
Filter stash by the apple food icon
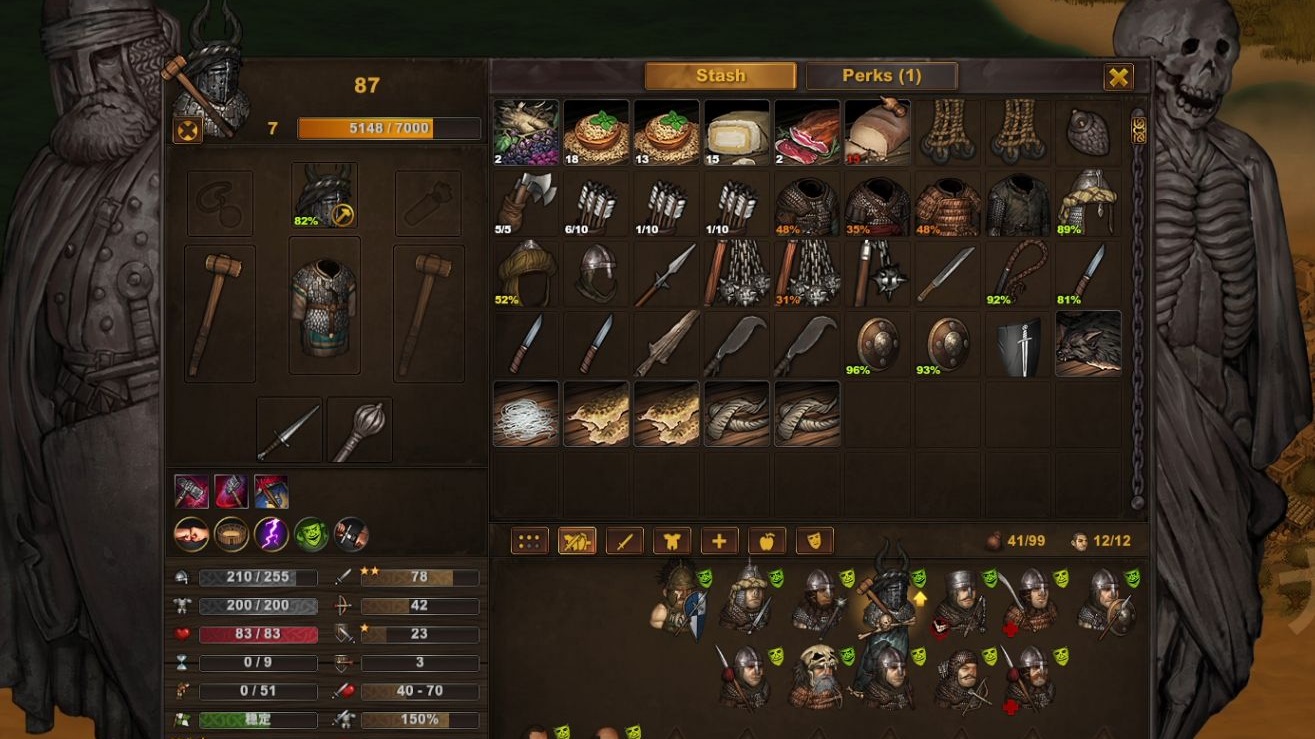(767, 541)
